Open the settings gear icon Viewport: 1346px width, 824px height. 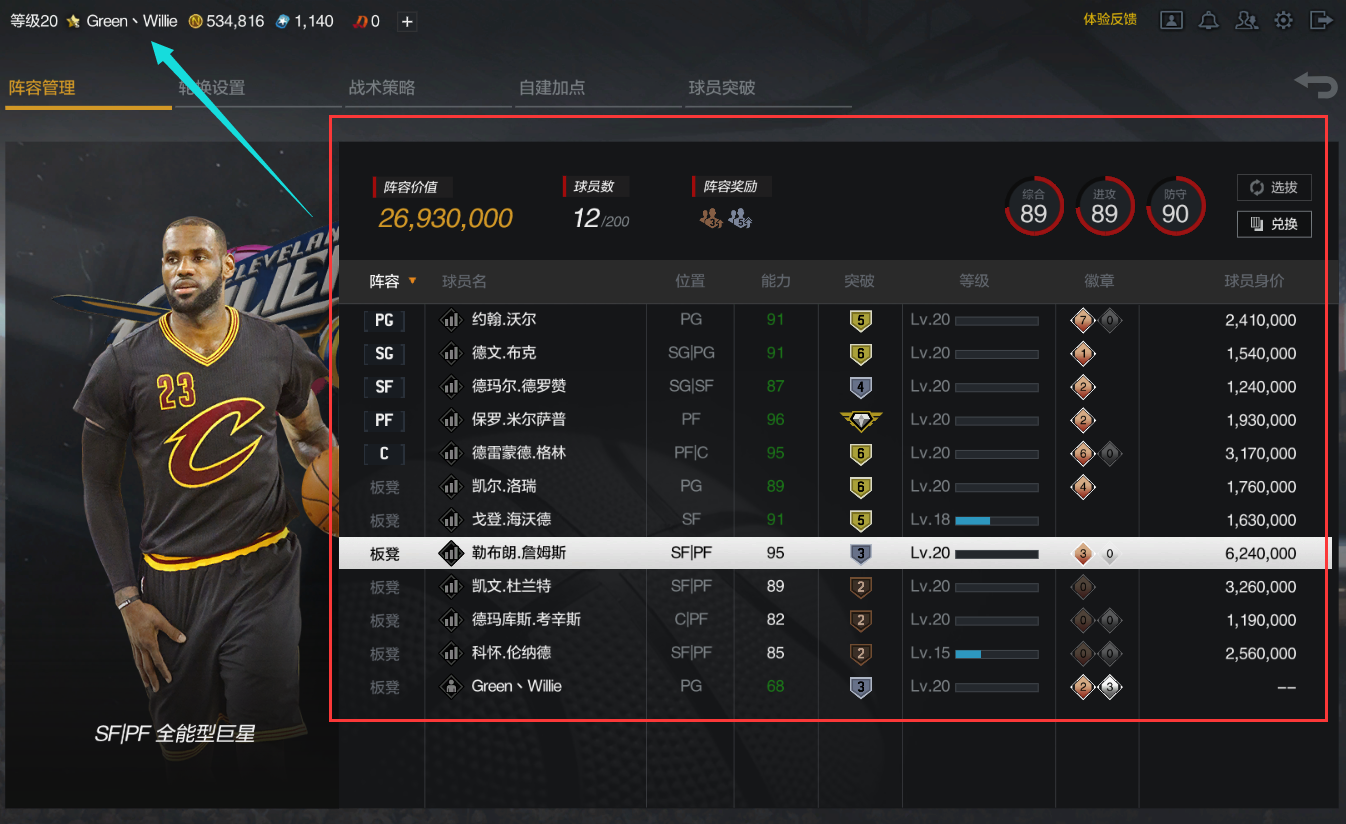point(1283,20)
